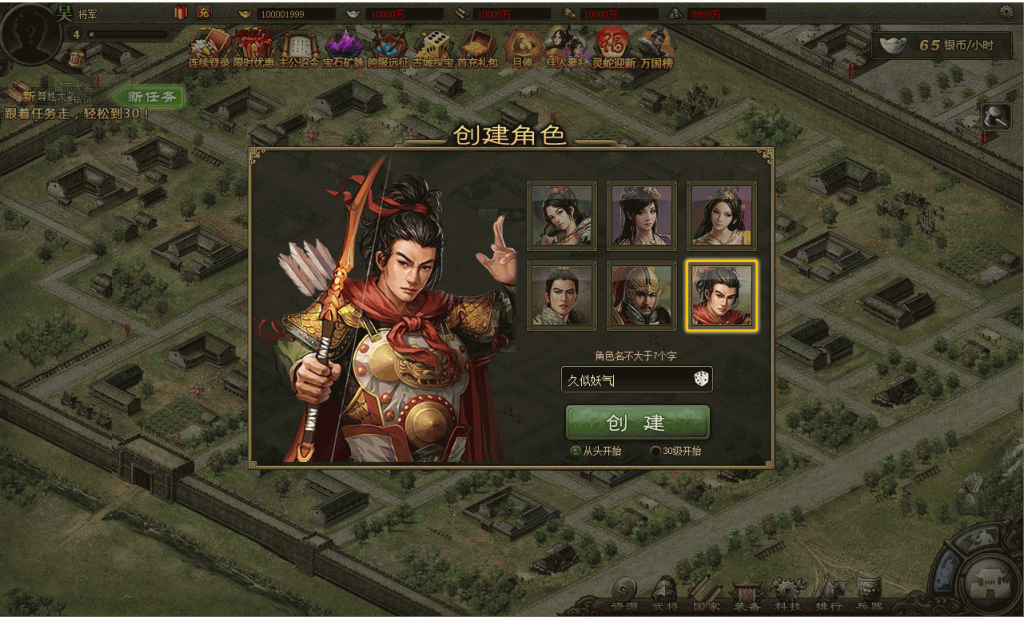Open the 古城探宝 dice treasure icon
The width and height of the screenshot is (1024, 617).
point(433,47)
